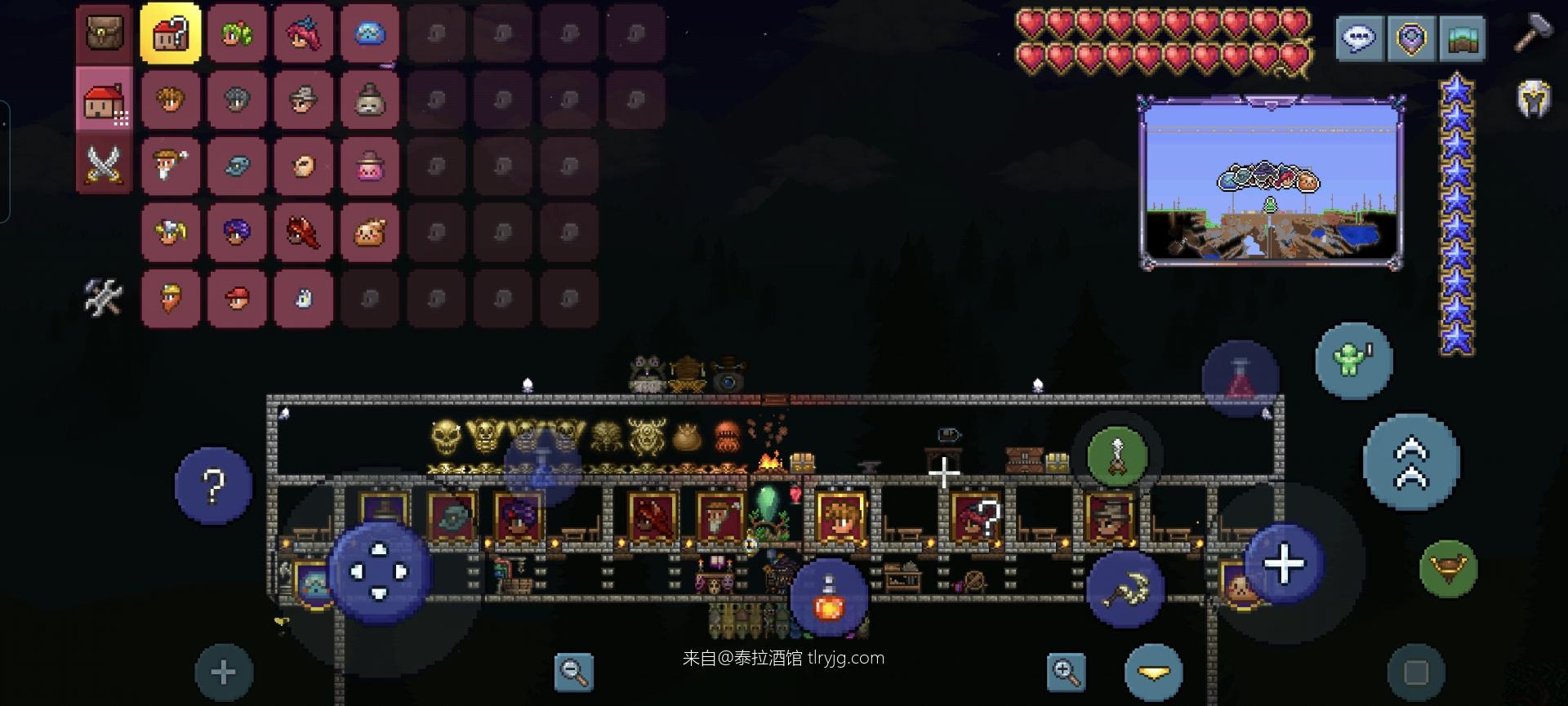This screenshot has width=1568, height=706.
Task: Select the blue slime NPC head
Action: point(370,34)
